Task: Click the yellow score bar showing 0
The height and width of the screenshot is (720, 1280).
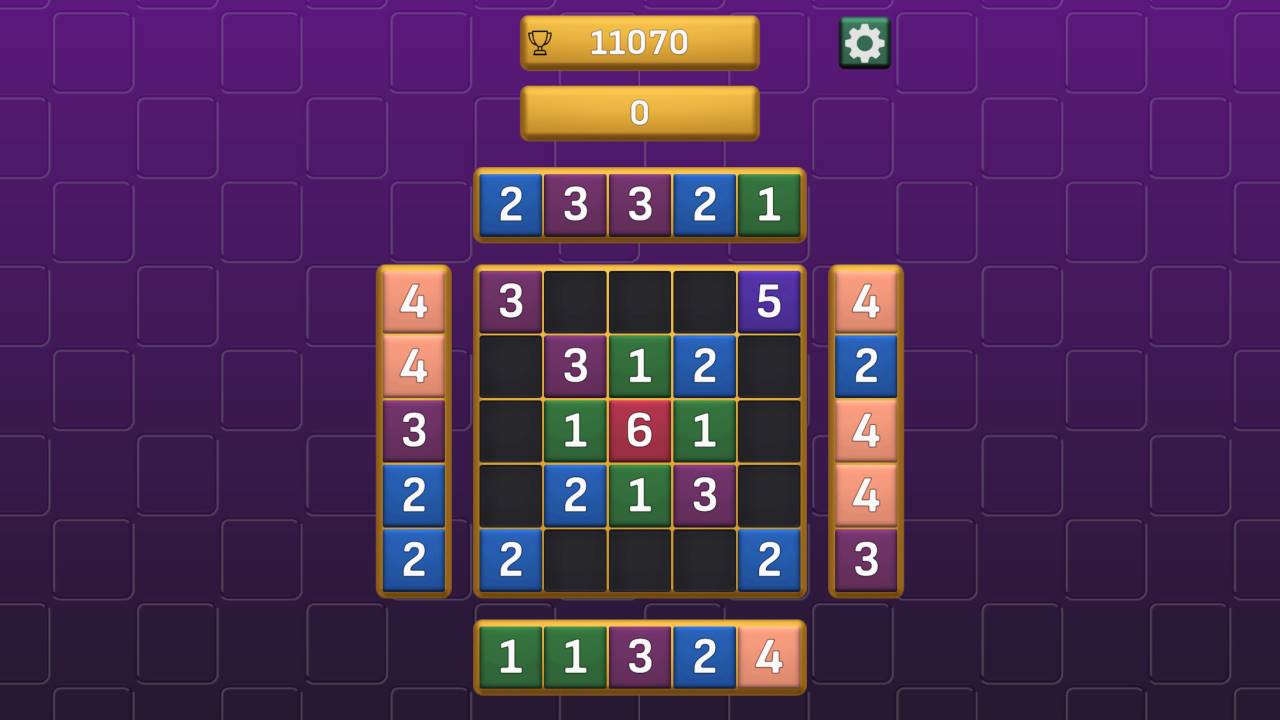Action: pyautogui.click(x=640, y=112)
